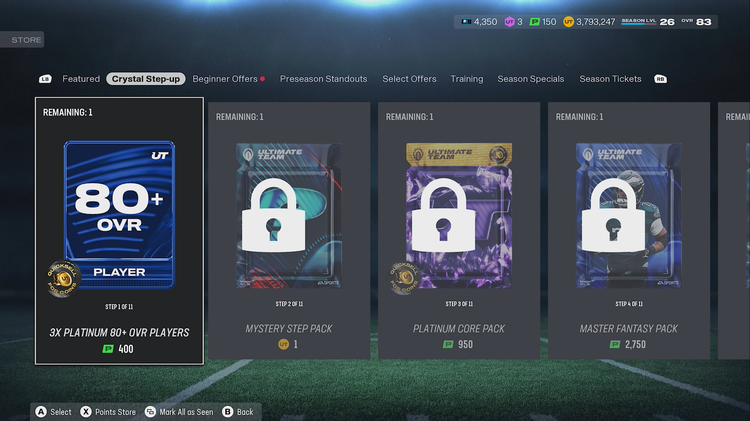750x421 pixels.
Task: View the Season Tickets tab
Action: click(x=611, y=79)
